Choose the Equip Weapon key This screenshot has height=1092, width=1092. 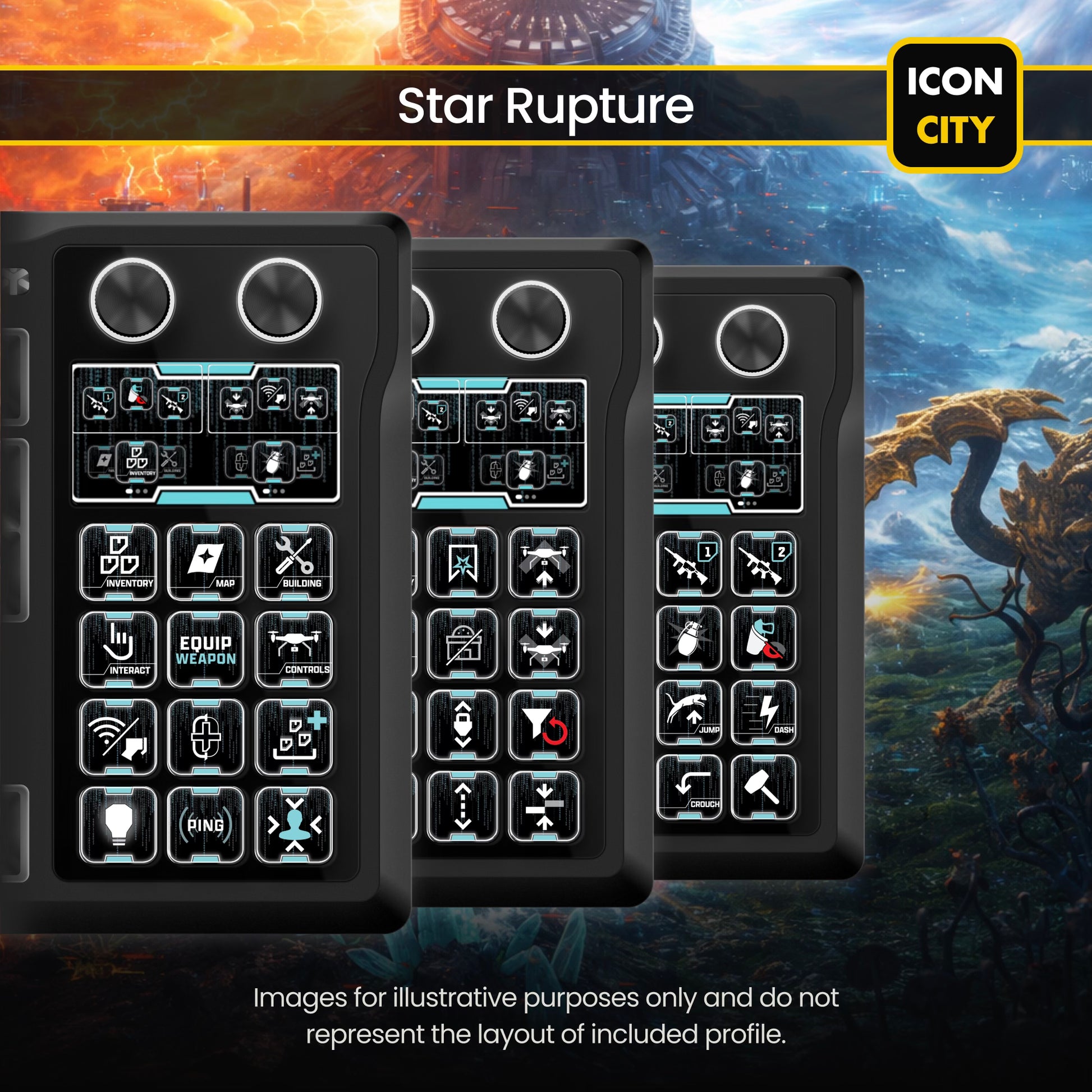click(206, 649)
